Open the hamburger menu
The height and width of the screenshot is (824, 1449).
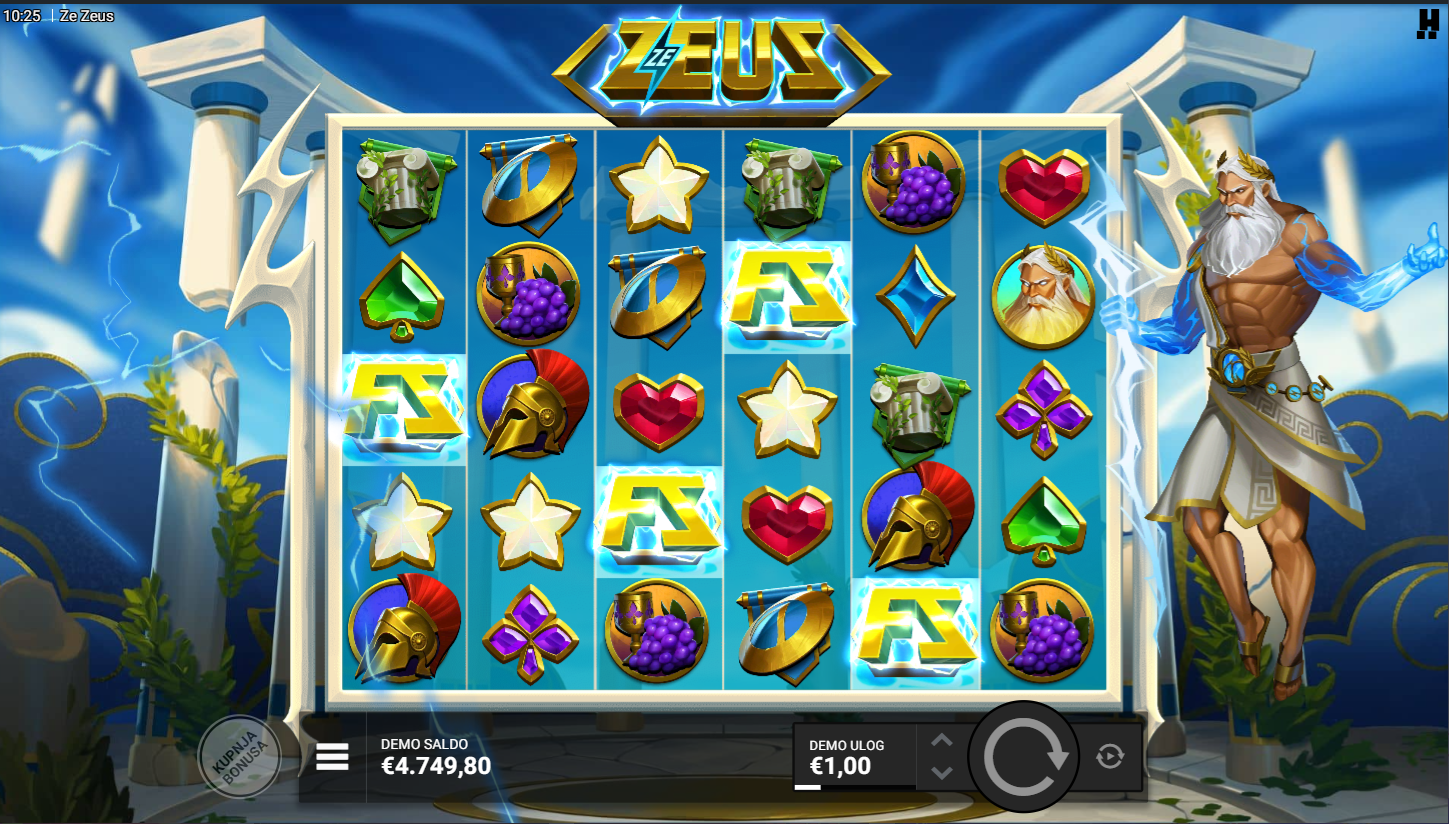click(x=332, y=757)
